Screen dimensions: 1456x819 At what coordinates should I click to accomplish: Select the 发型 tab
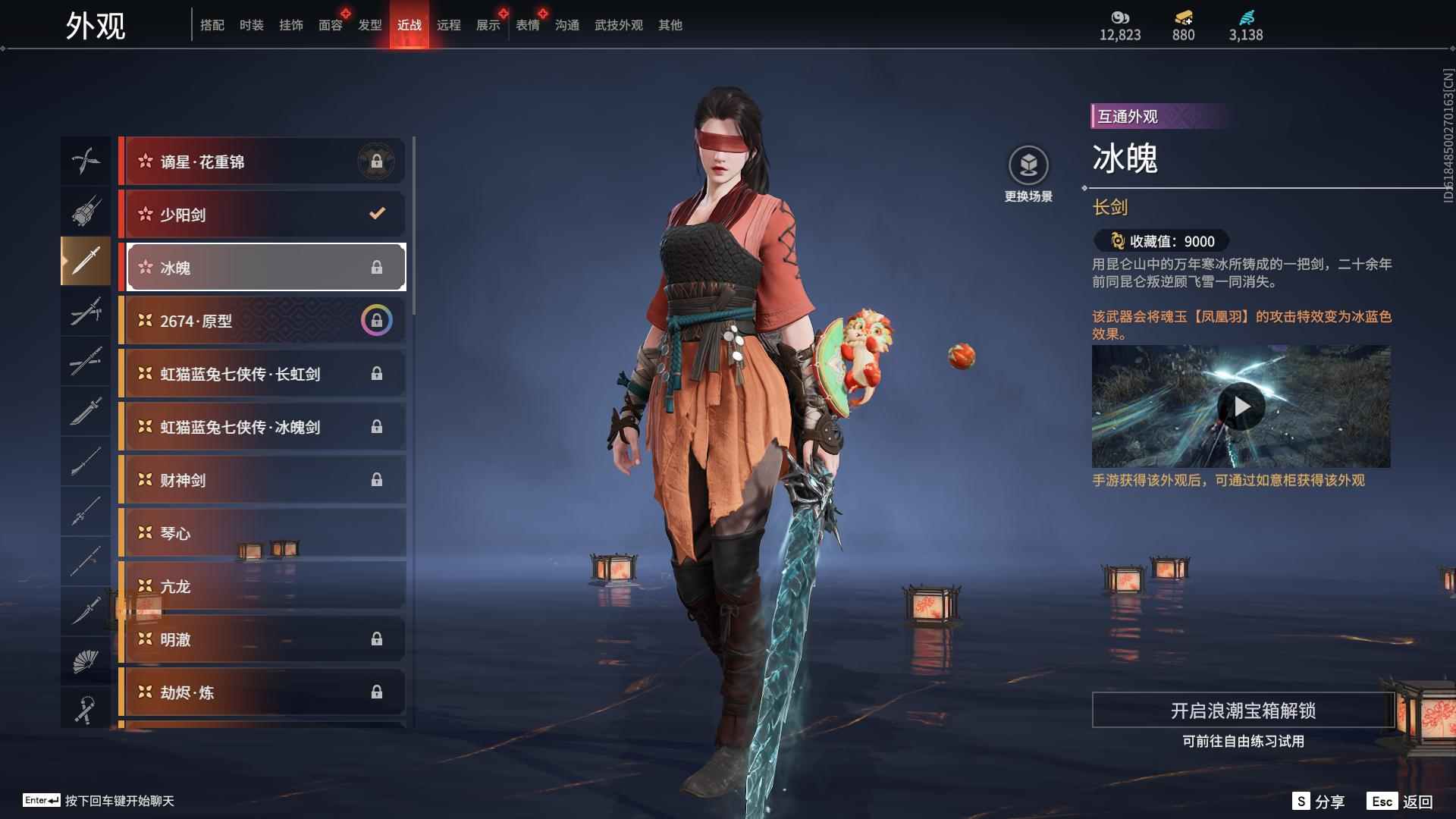point(369,25)
